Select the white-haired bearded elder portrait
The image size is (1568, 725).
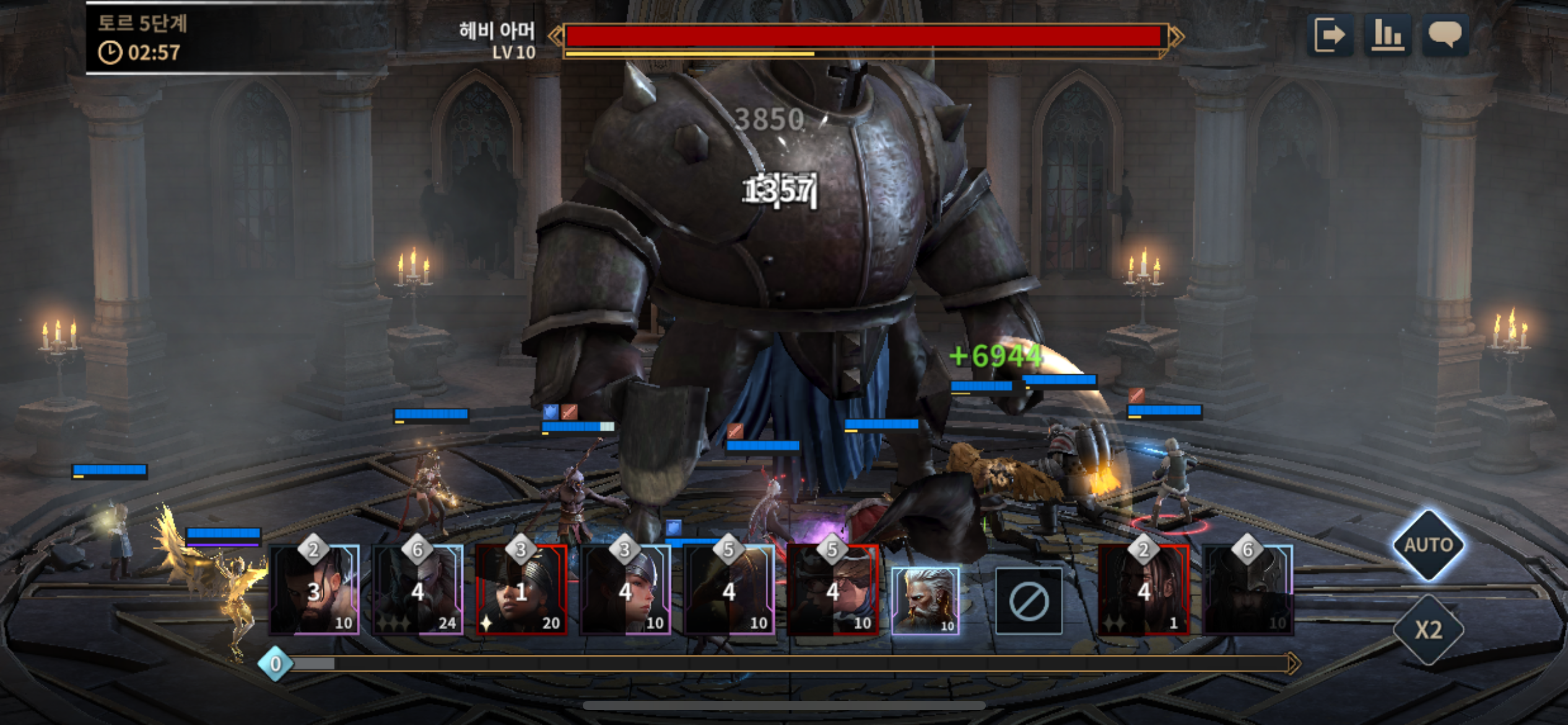click(x=925, y=601)
